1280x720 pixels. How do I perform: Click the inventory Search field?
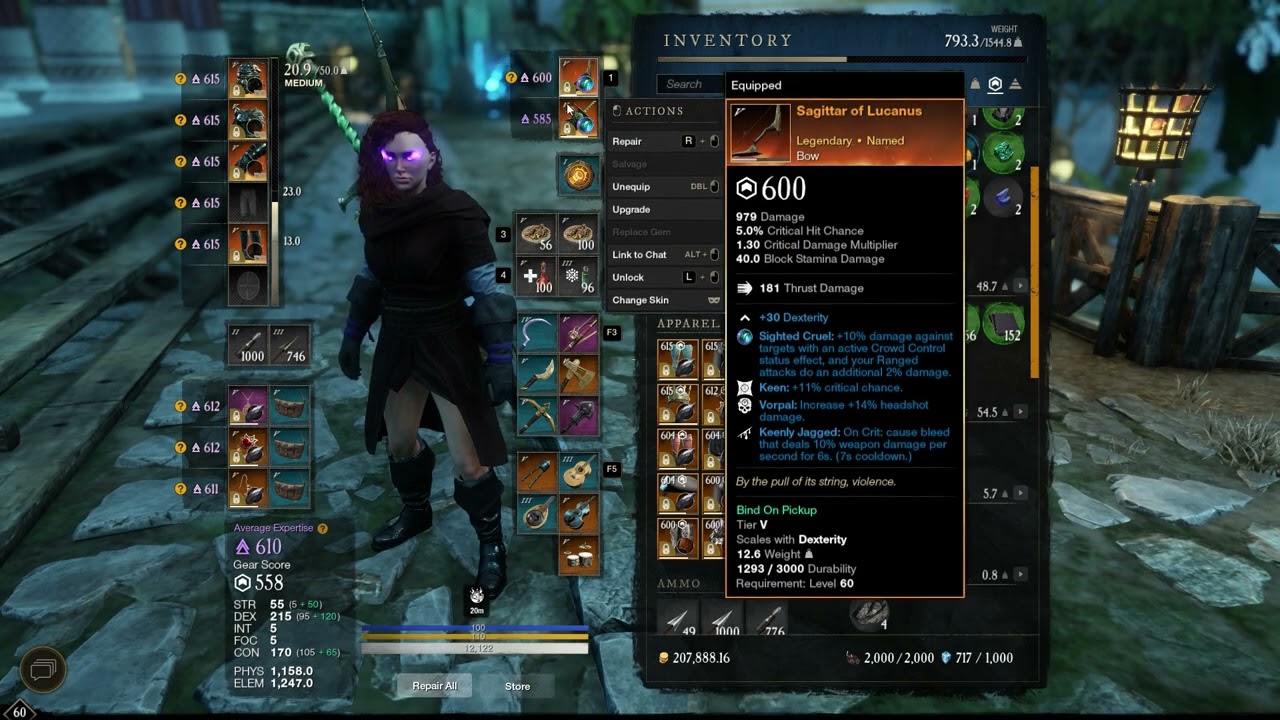coord(690,85)
